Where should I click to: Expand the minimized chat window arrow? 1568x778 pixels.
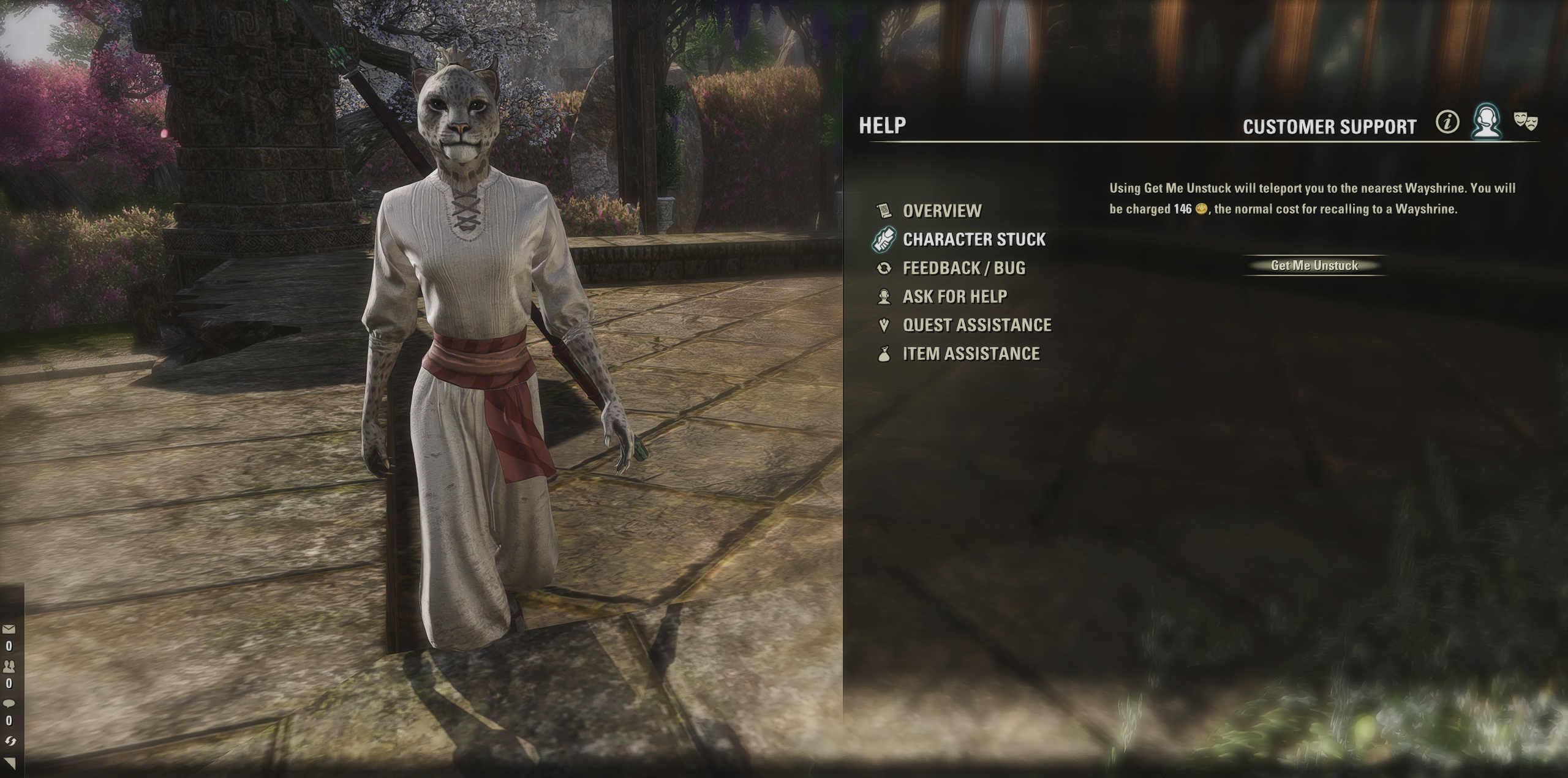pos(10,763)
